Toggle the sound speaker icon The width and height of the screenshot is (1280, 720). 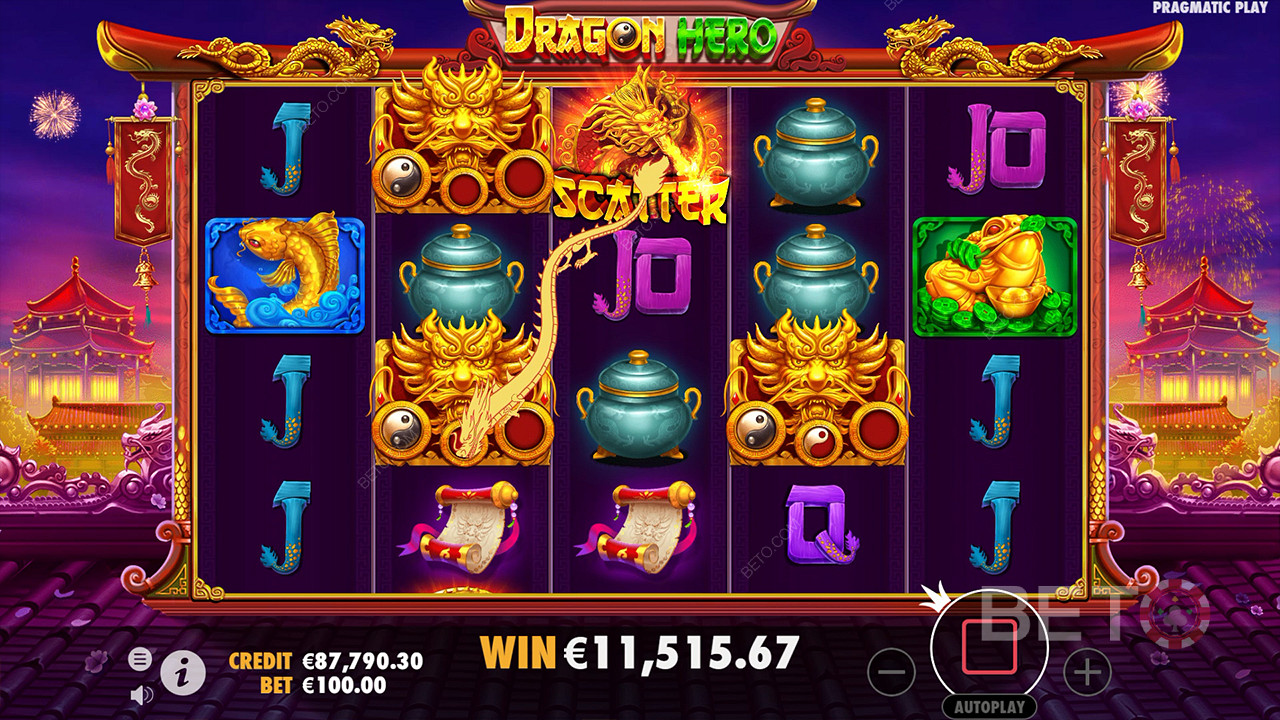tap(141, 694)
